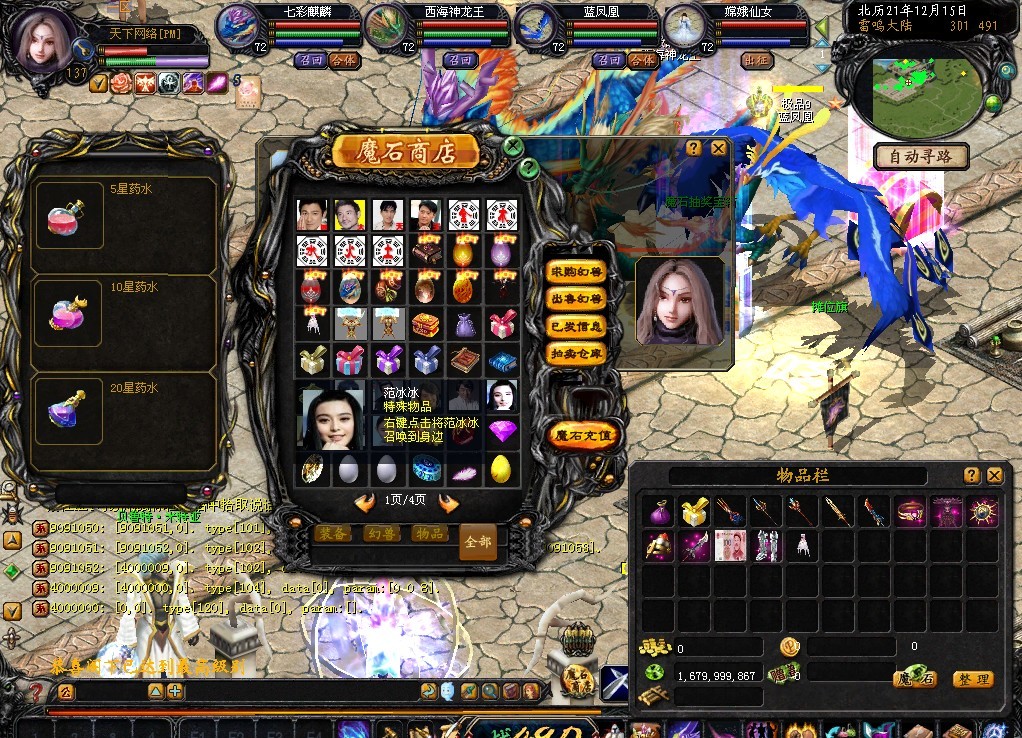
Task: Select the 已发信息 button
Action: pos(576,326)
